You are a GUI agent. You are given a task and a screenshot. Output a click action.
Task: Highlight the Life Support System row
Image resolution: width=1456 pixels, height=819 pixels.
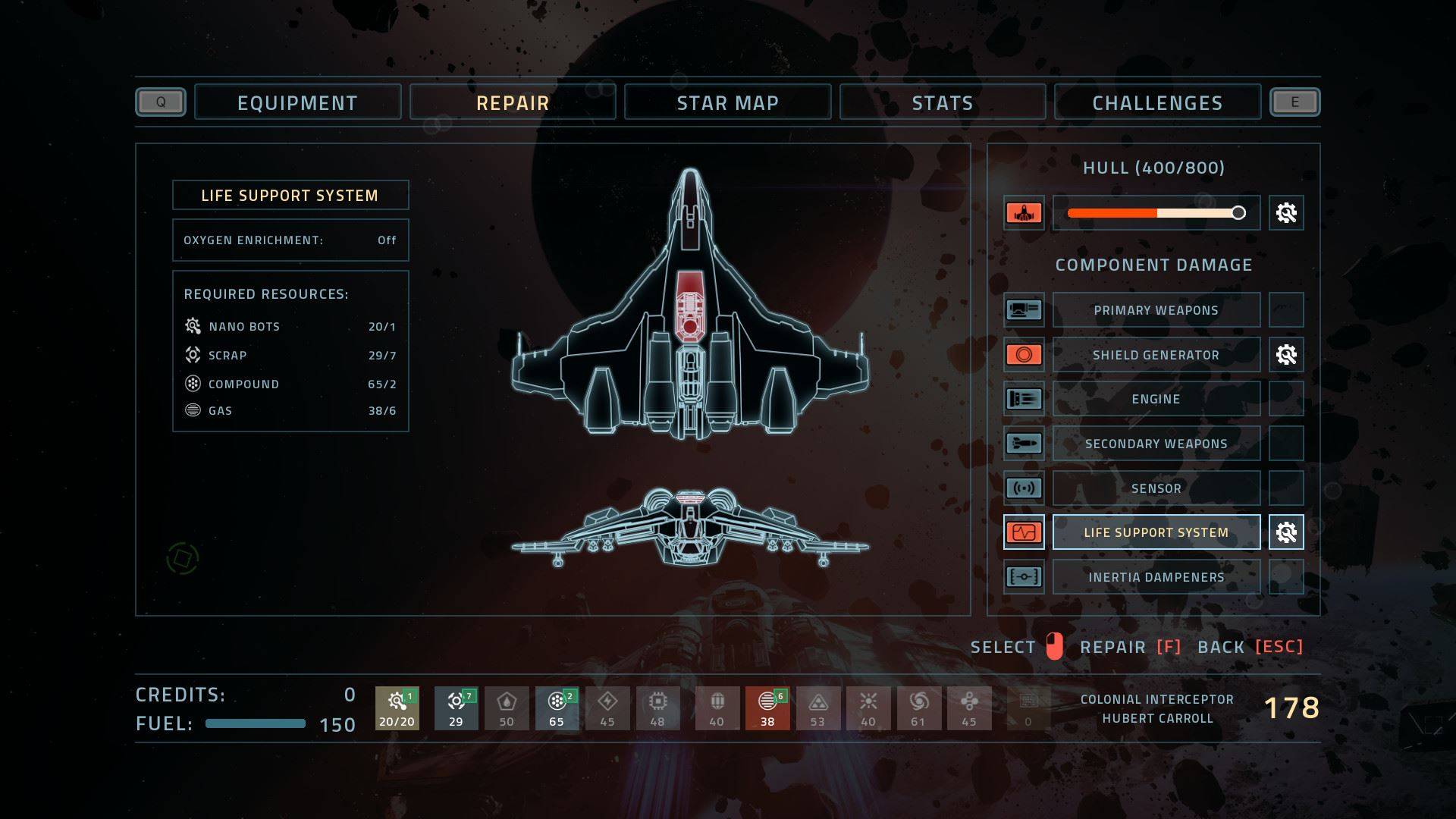click(1156, 532)
